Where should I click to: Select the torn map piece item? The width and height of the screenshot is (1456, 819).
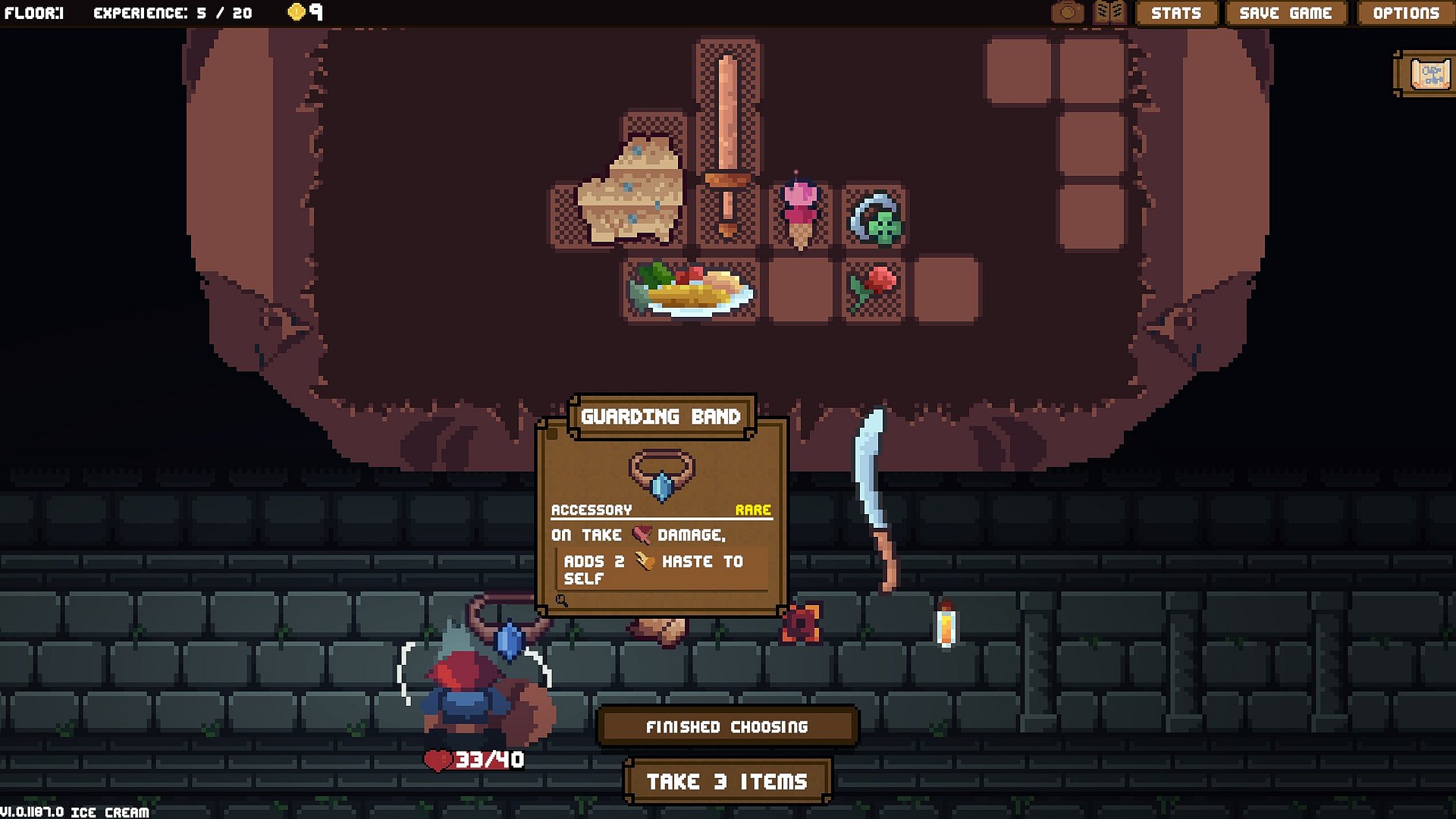(x=633, y=190)
